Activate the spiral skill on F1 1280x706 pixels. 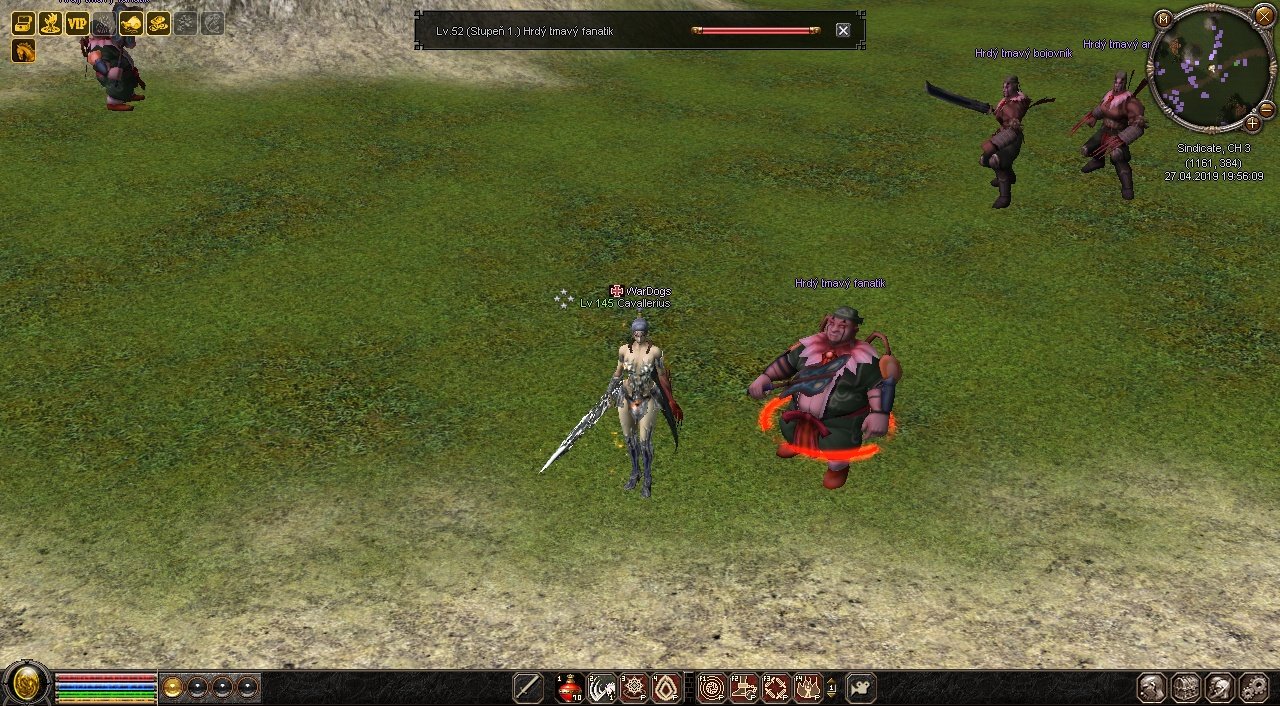pyautogui.click(x=712, y=688)
